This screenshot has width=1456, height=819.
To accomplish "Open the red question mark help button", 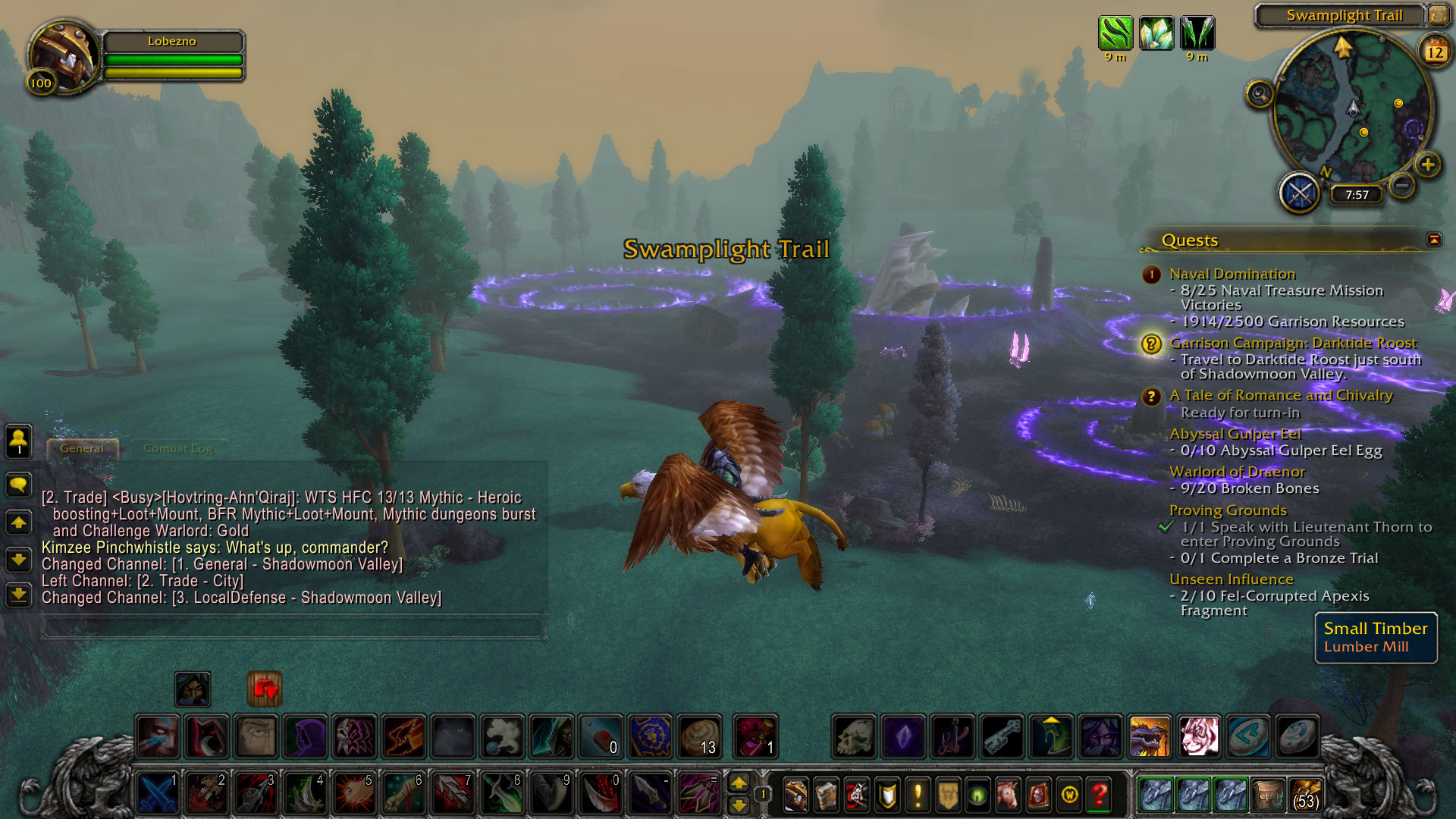I will coord(1100,795).
